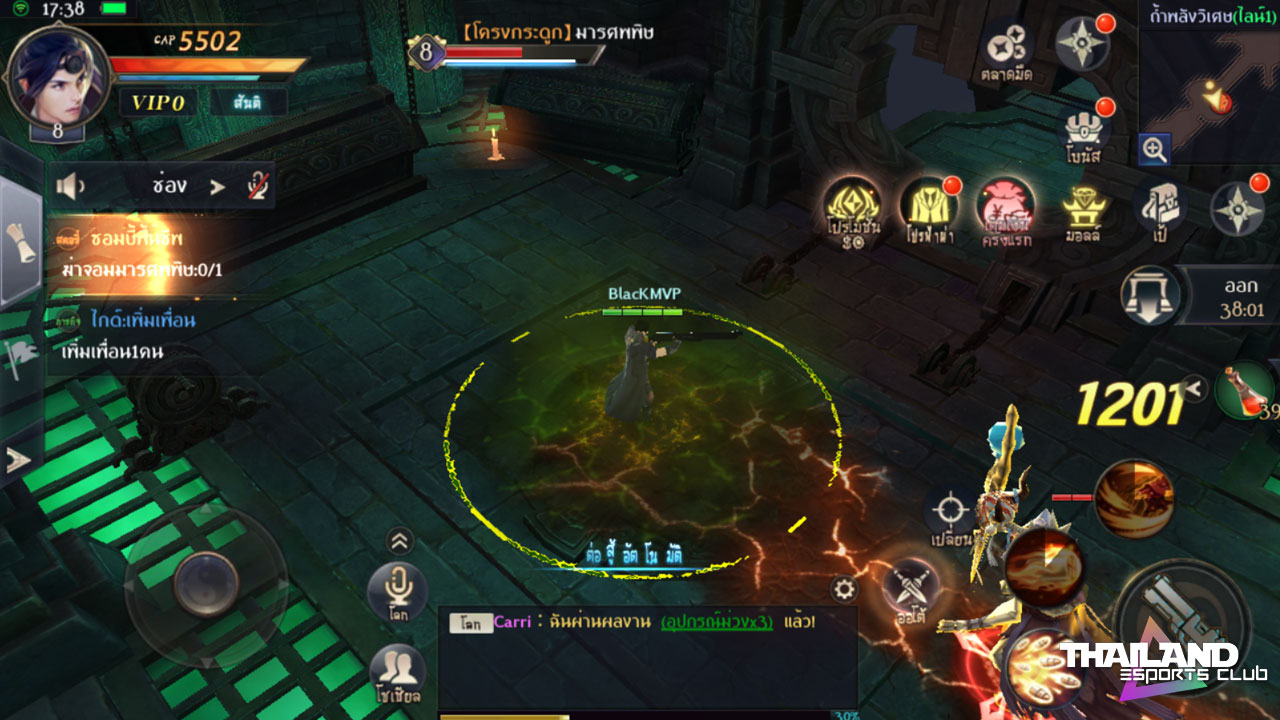Toggle the speaker sound icon

tap(69, 186)
